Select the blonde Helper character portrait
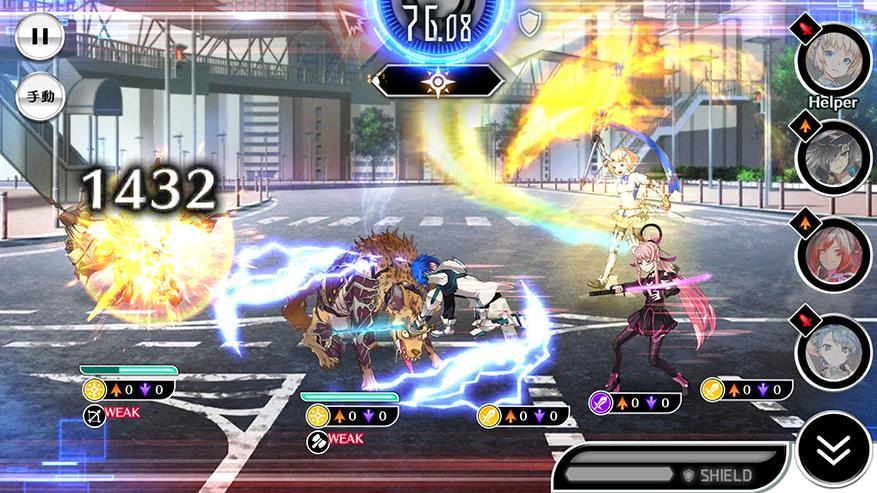877x493 pixels. (832, 59)
